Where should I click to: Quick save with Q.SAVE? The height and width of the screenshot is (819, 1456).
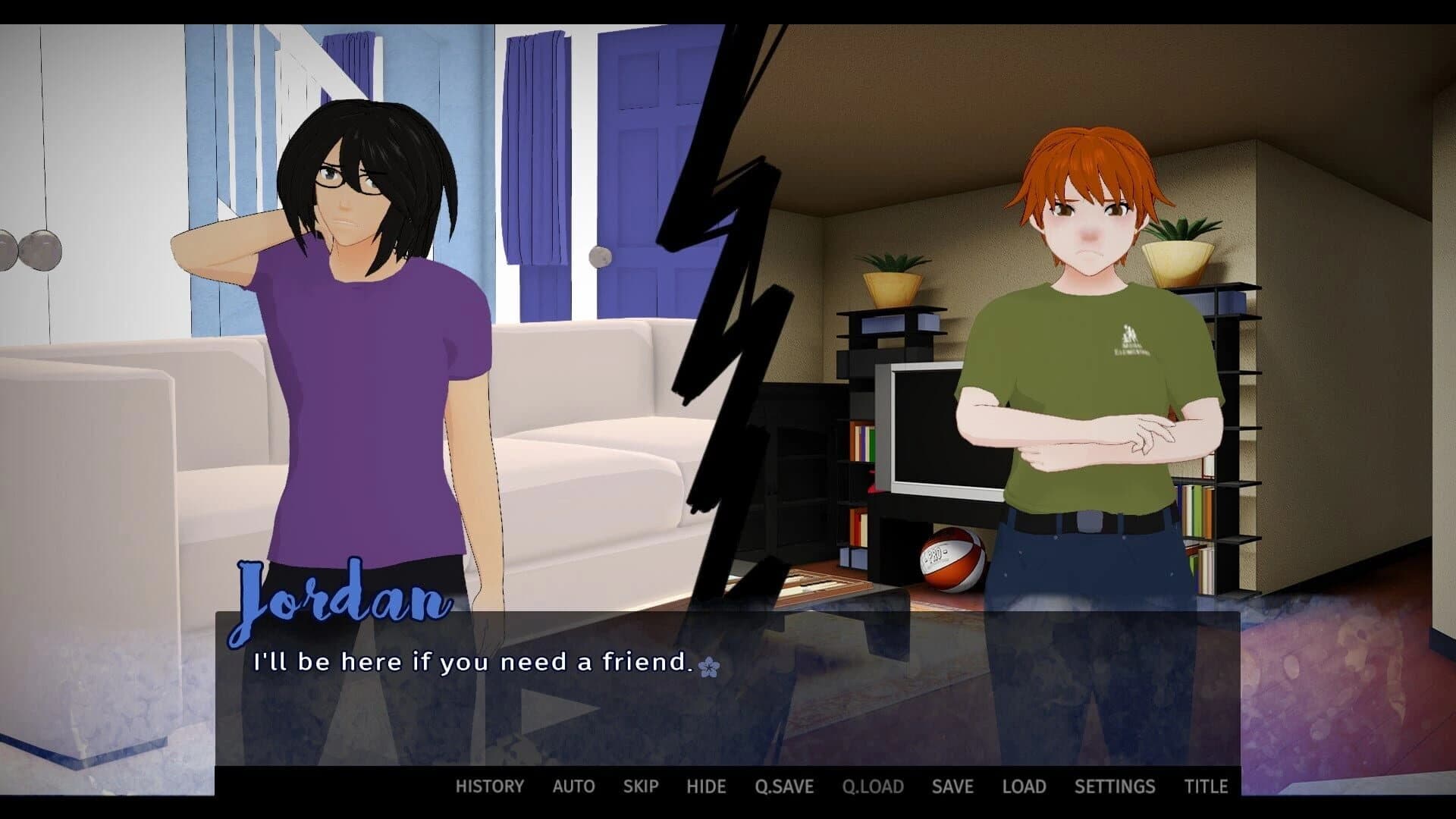tap(784, 786)
